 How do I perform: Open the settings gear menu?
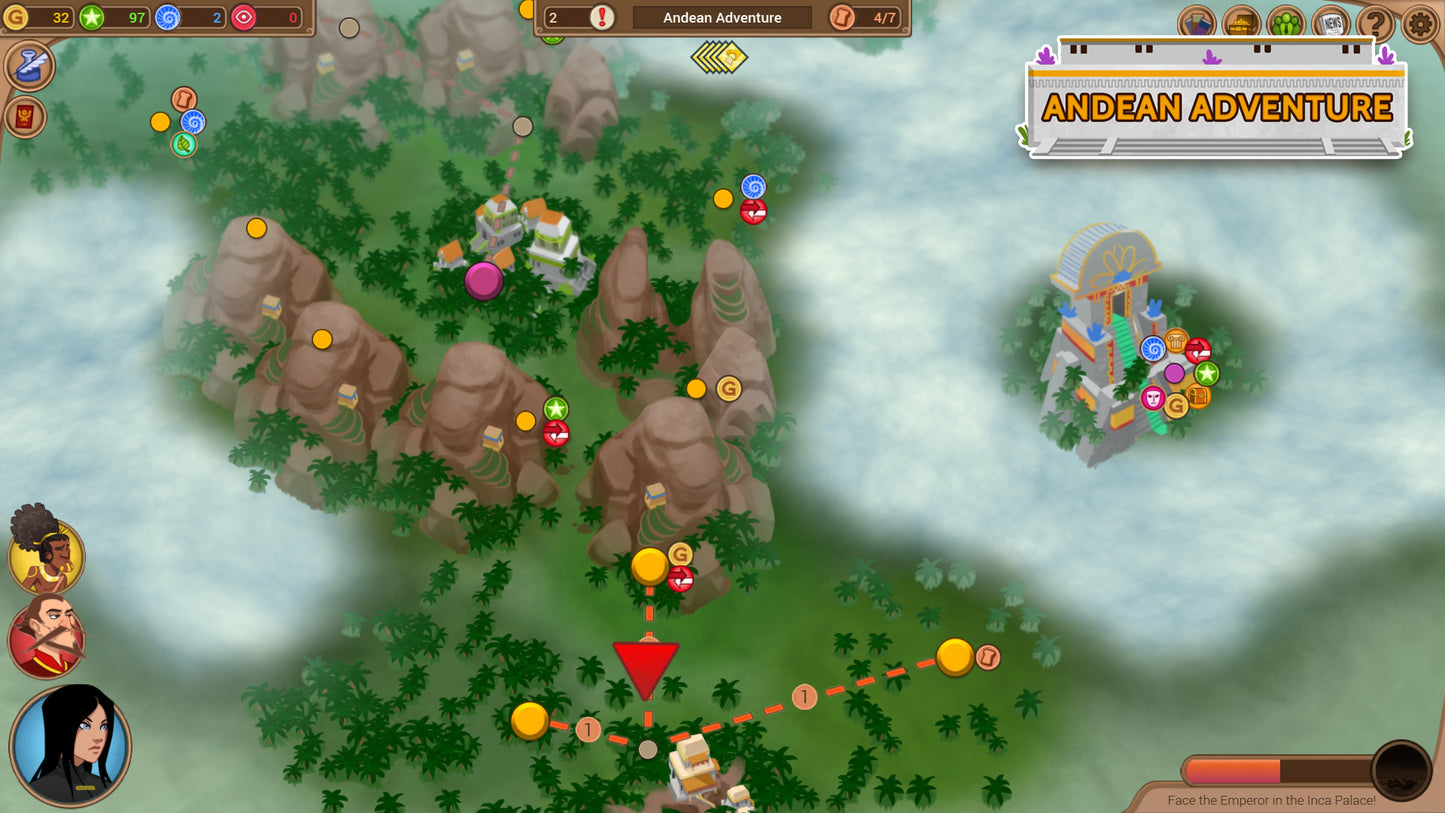(x=1420, y=24)
